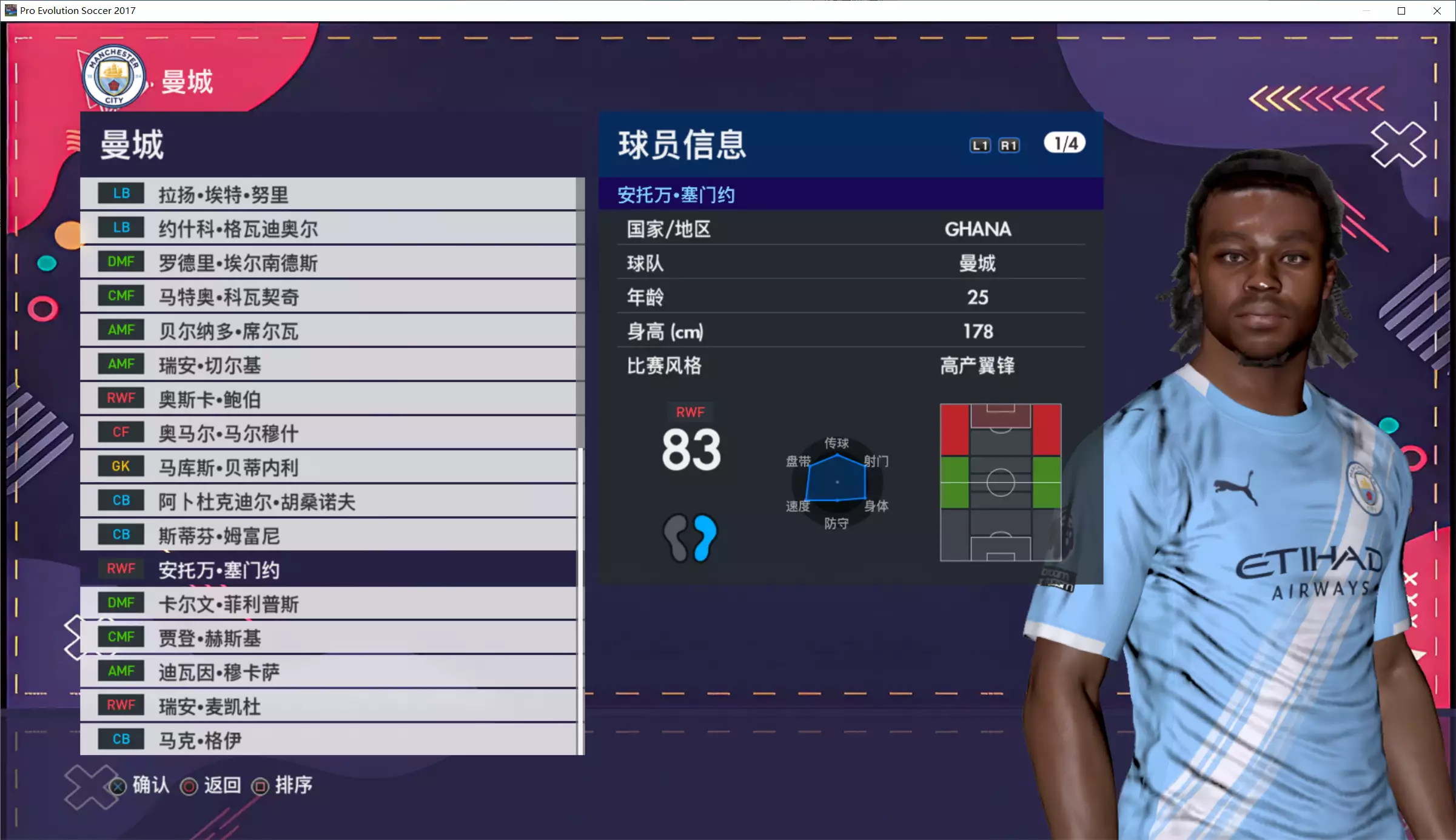Close the Pro Evolution Soccer 2017 window
The image size is (1456, 840).
(1437, 11)
